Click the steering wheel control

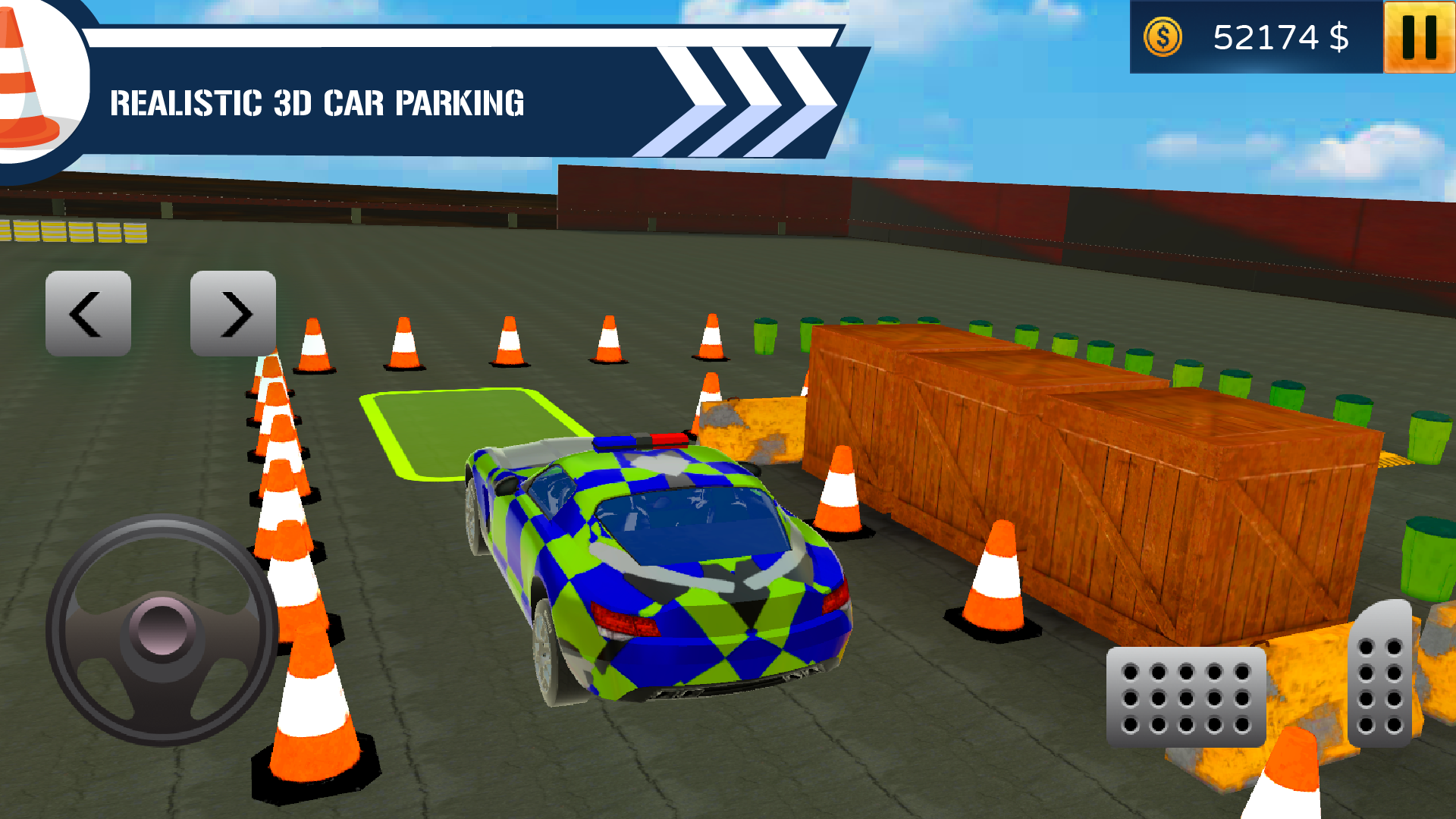pos(162,629)
